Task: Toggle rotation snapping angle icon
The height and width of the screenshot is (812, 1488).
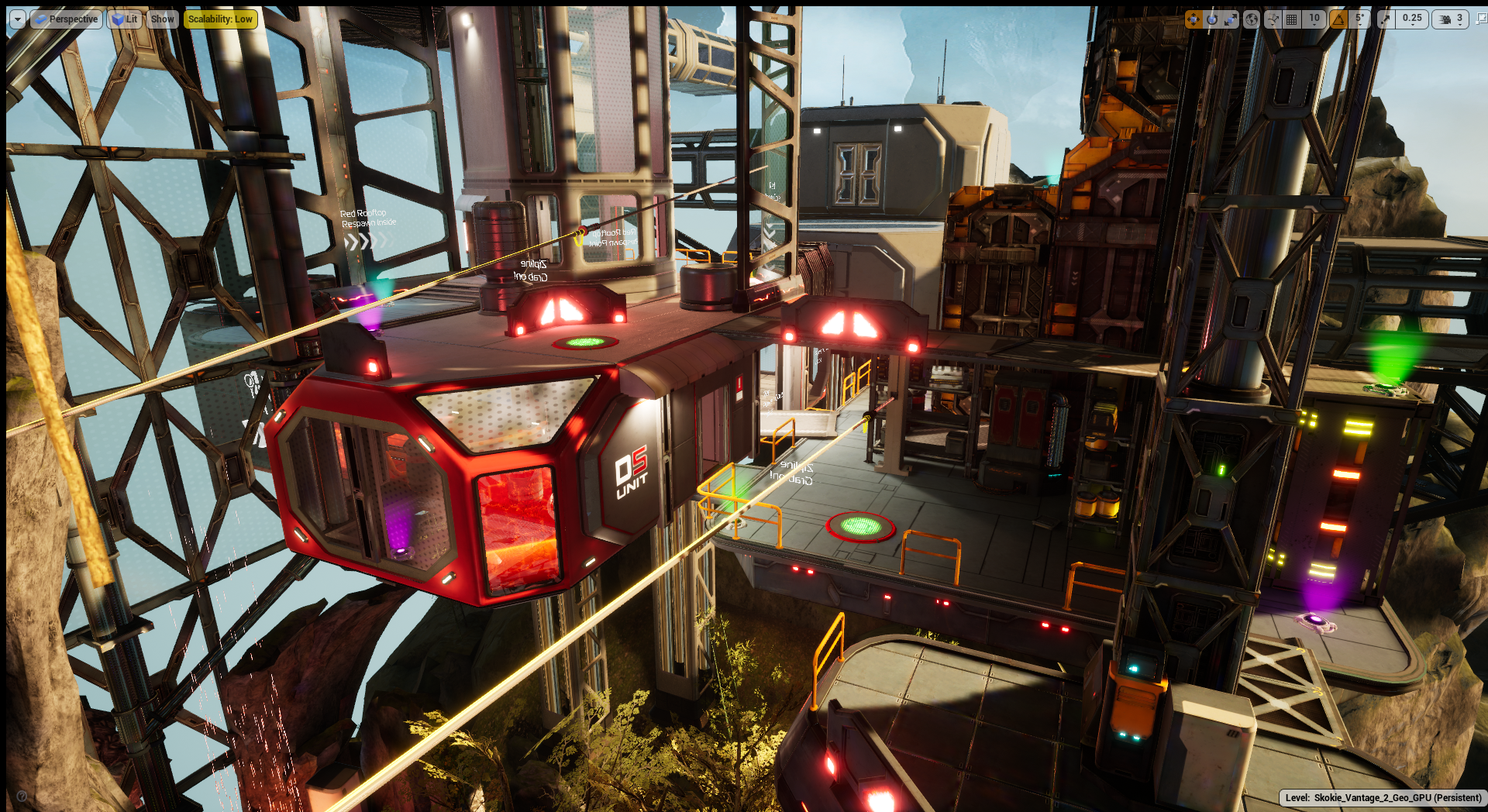Action: tap(1338, 19)
